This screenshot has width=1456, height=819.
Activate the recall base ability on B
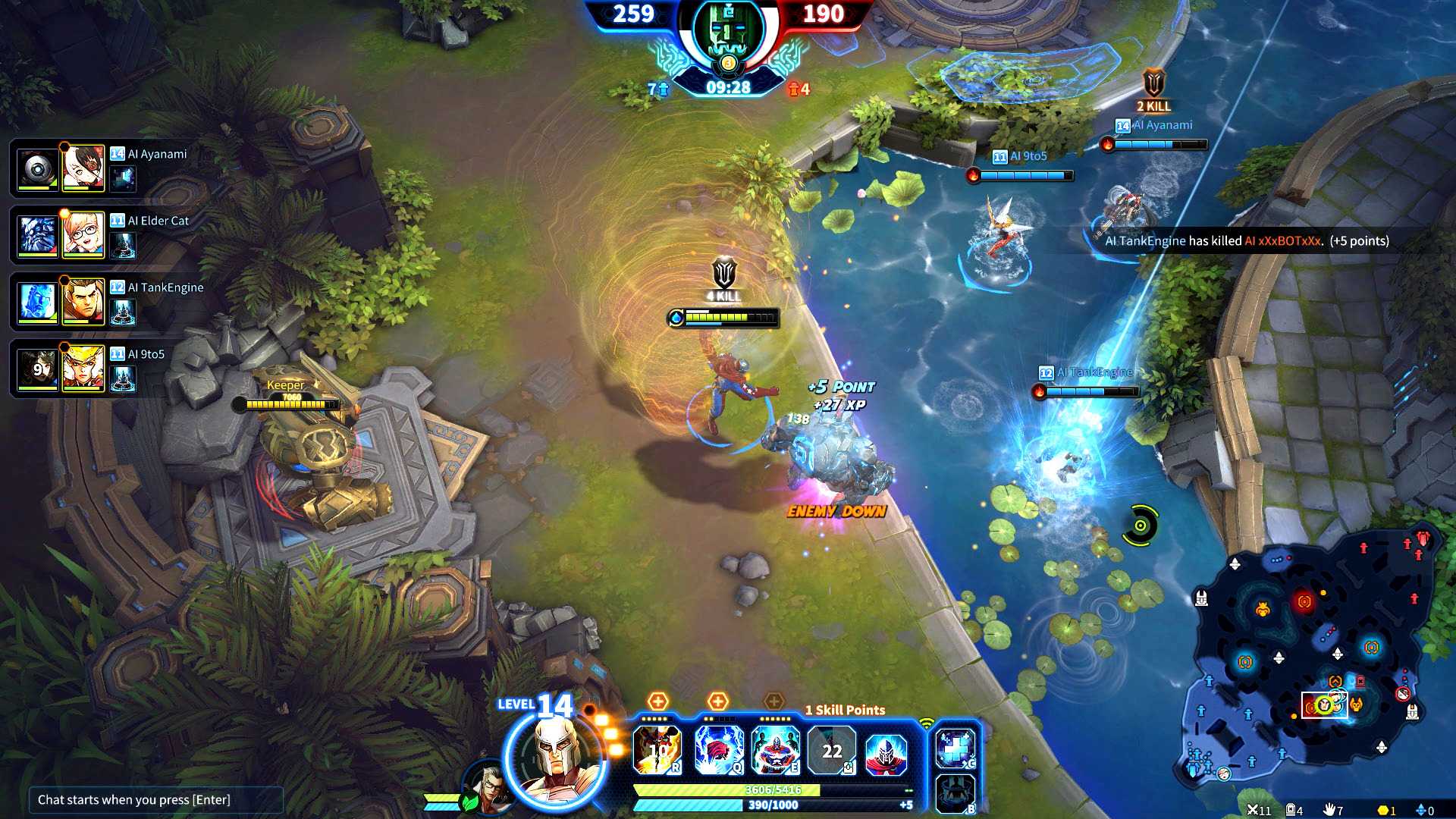point(955,793)
